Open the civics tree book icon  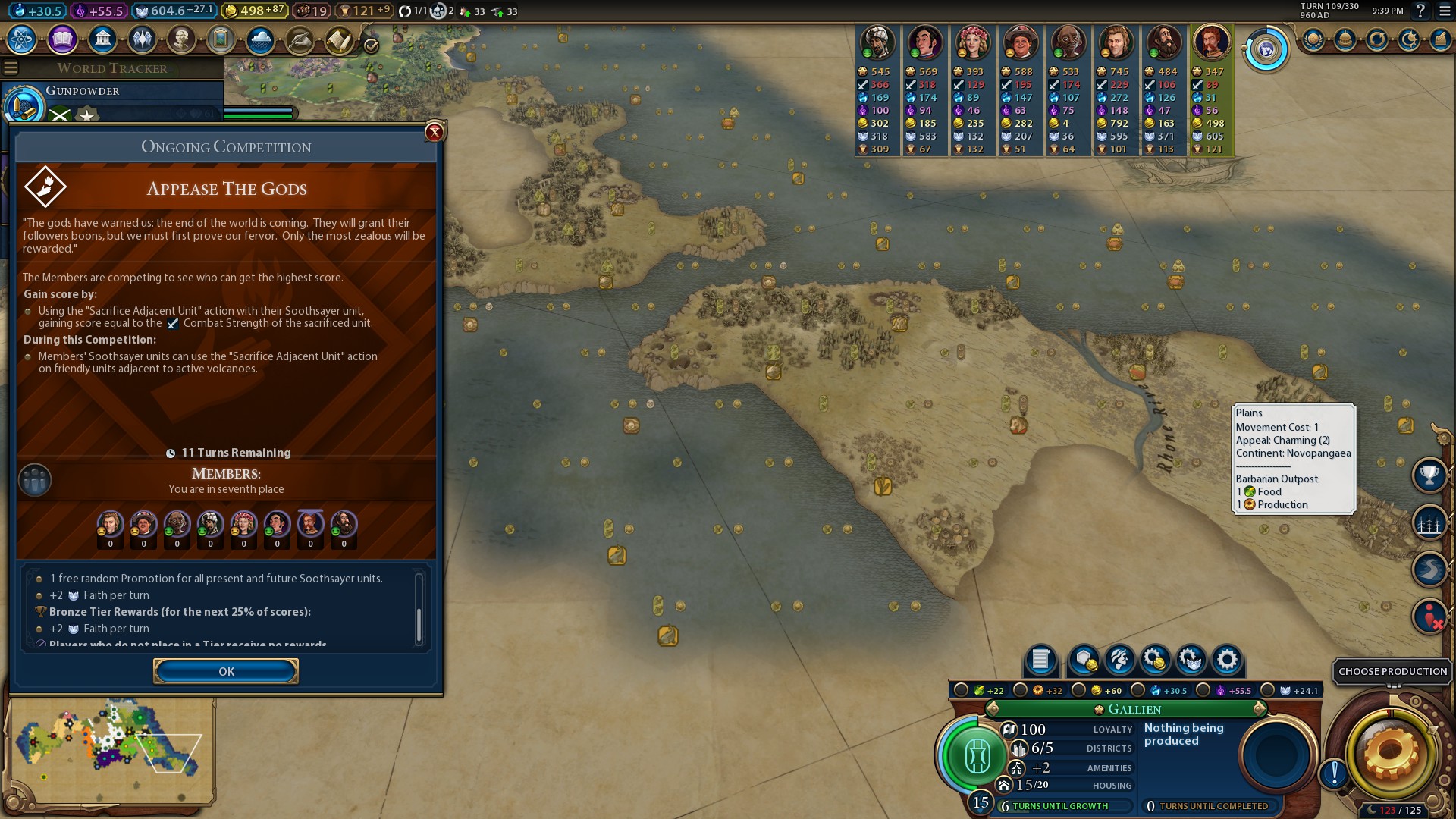point(62,39)
